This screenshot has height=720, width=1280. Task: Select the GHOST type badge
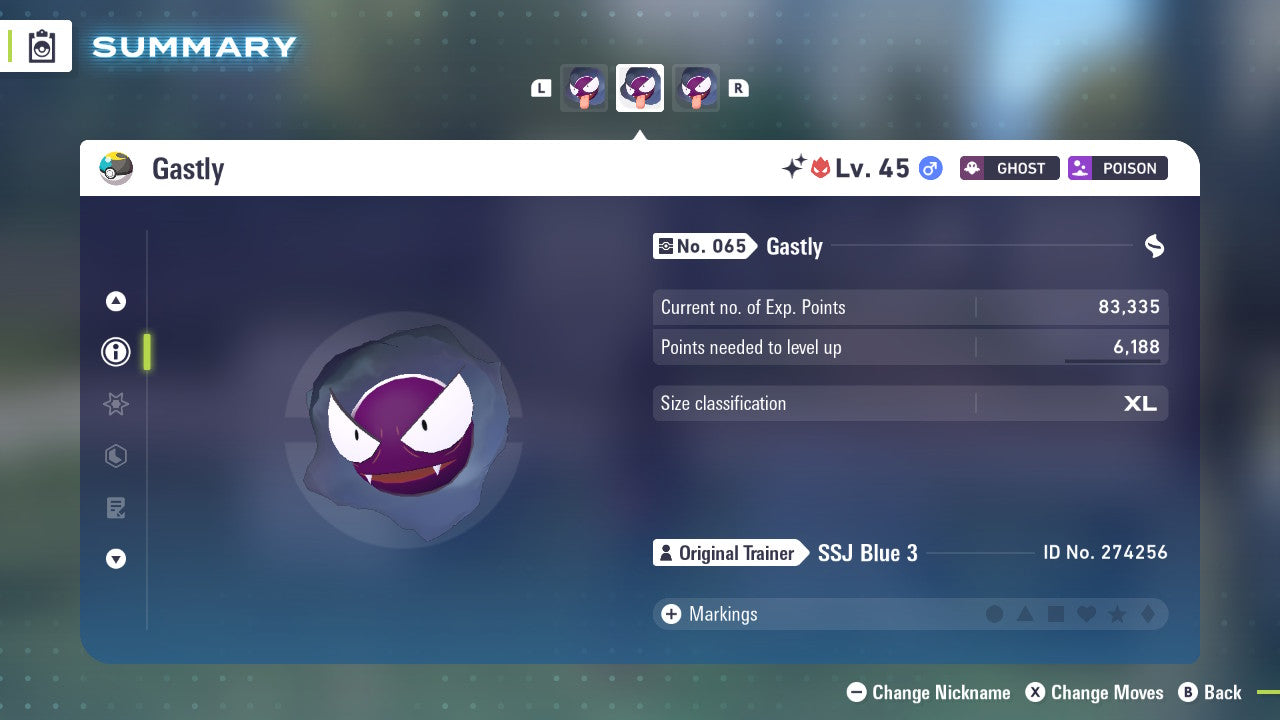coord(1009,168)
